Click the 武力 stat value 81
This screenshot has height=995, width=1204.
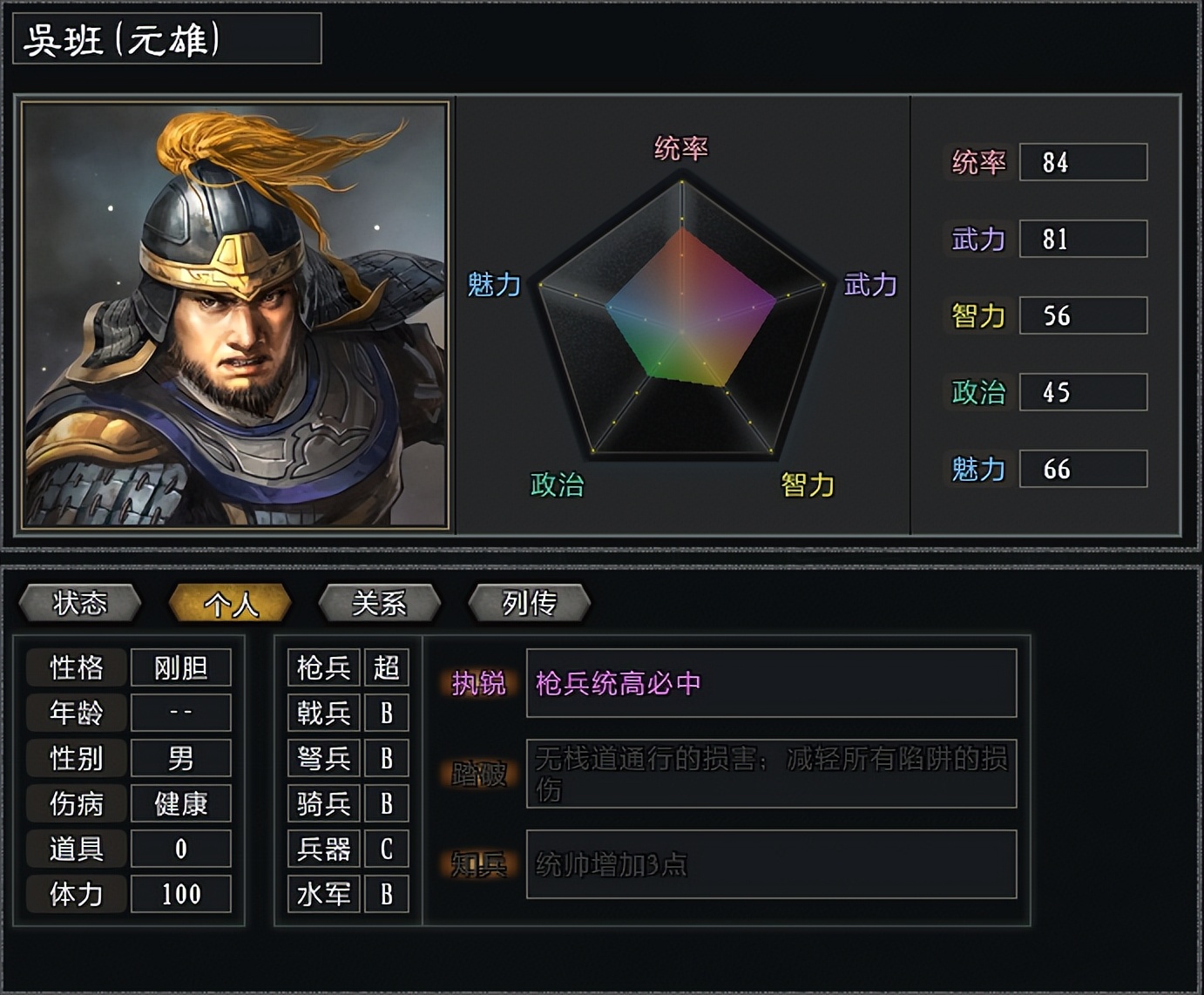tap(1083, 240)
